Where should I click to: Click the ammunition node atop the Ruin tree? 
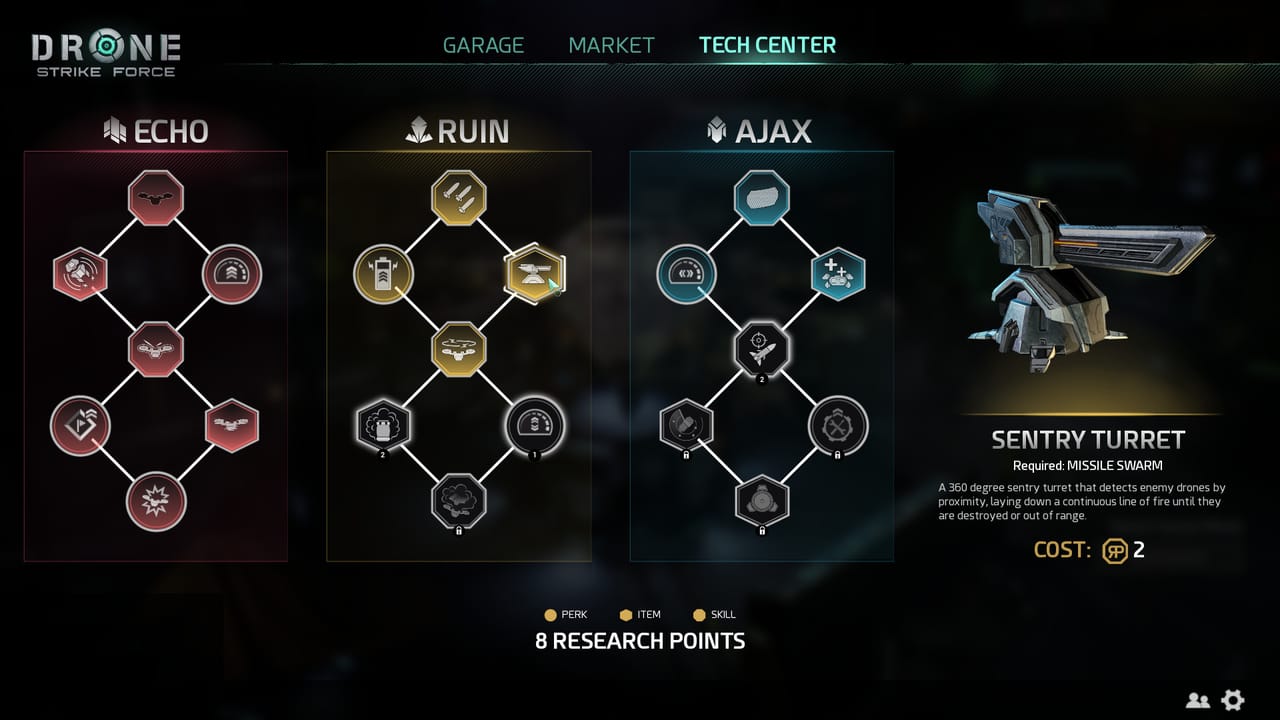point(458,196)
